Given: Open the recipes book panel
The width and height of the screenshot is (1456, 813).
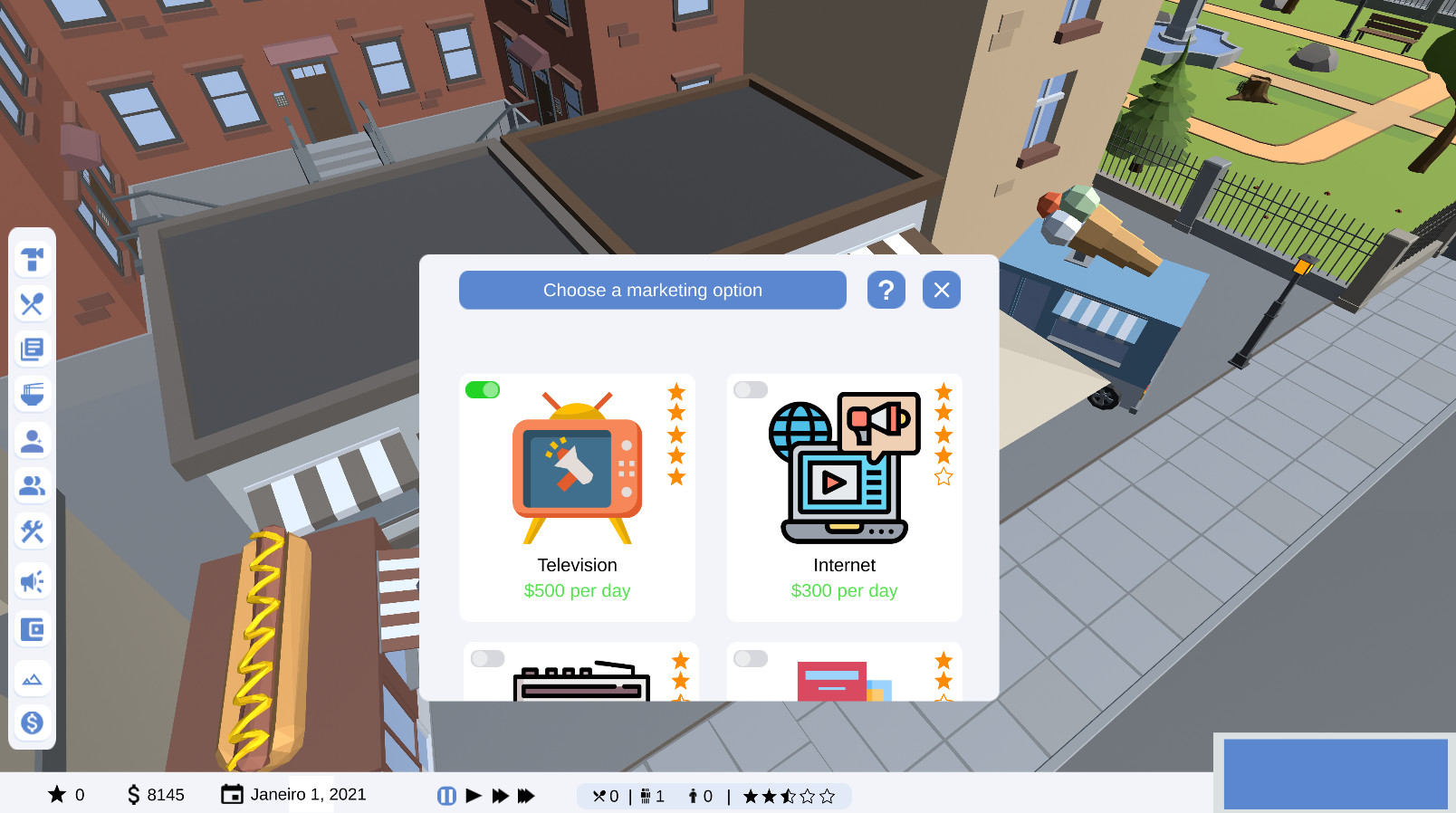Looking at the screenshot, I should (x=33, y=349).
